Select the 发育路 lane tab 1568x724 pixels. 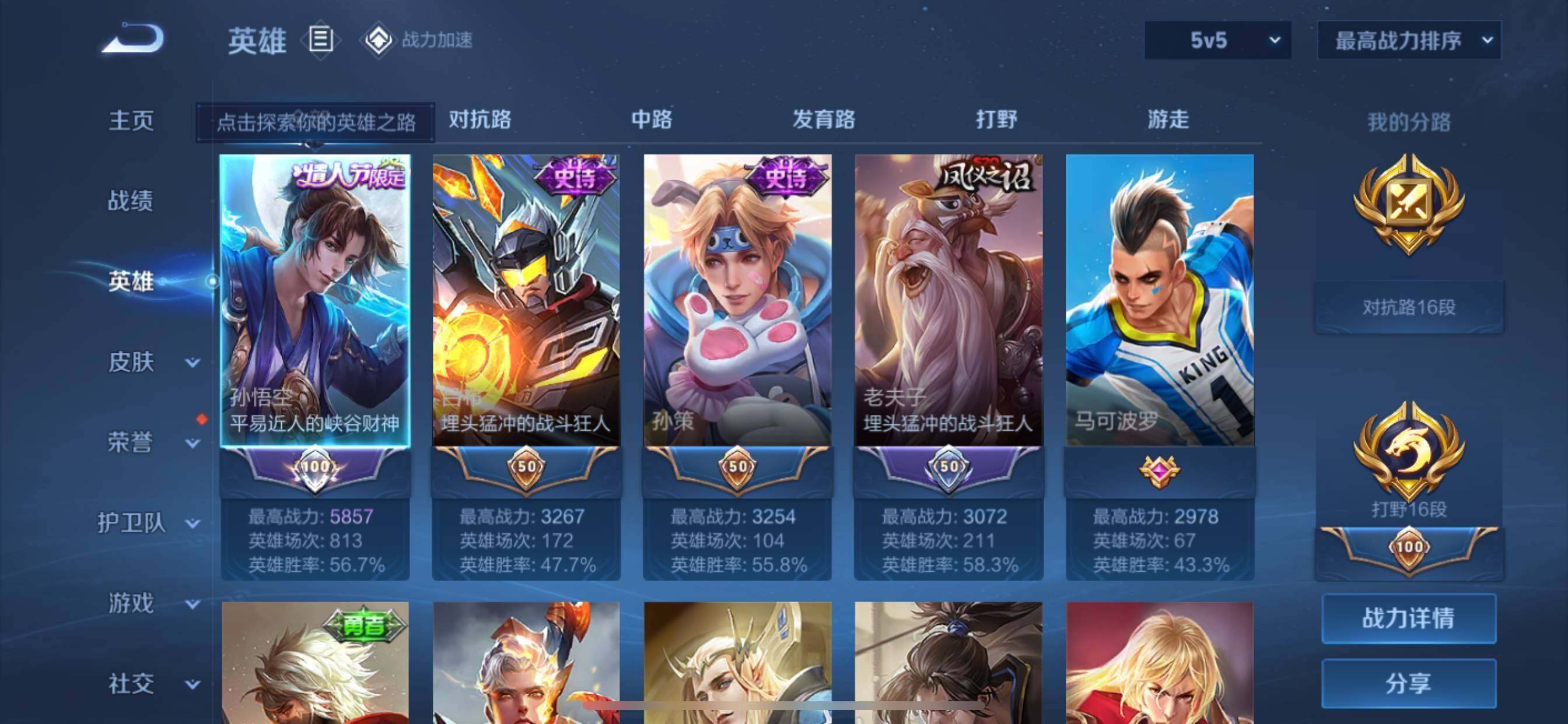824,120
